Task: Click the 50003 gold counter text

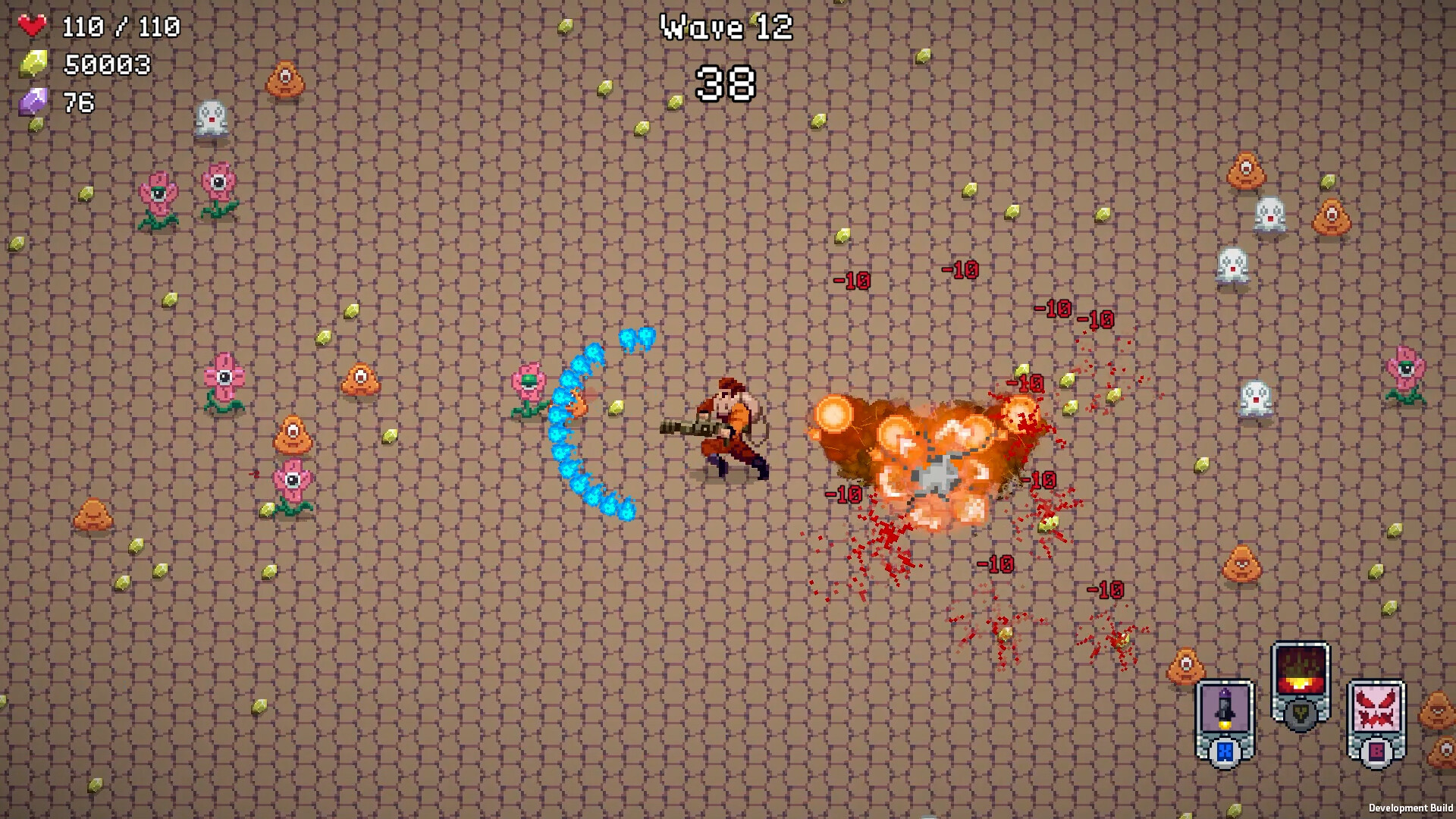Action: point(106,65)
